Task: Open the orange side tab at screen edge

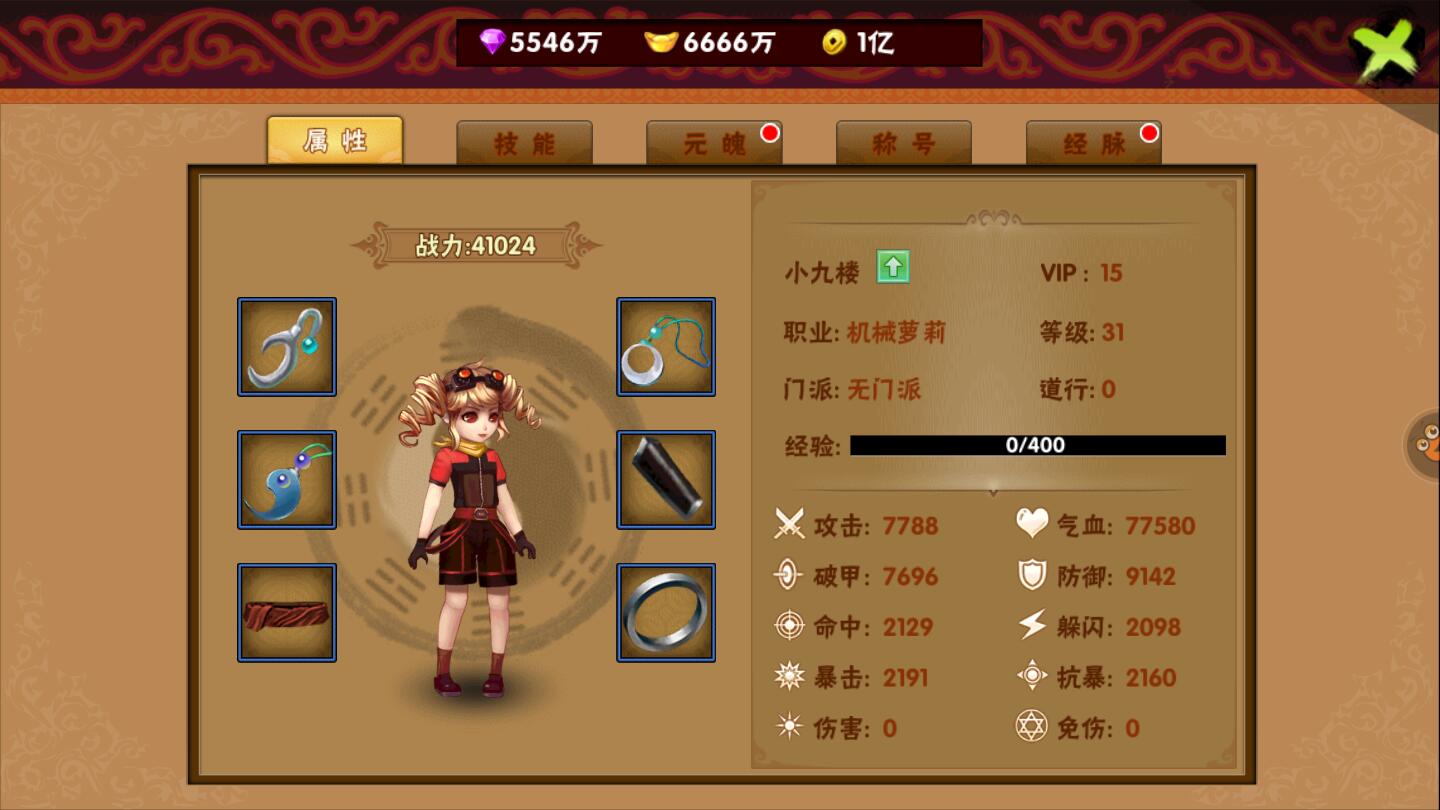Action: [x=1424, y=445]
